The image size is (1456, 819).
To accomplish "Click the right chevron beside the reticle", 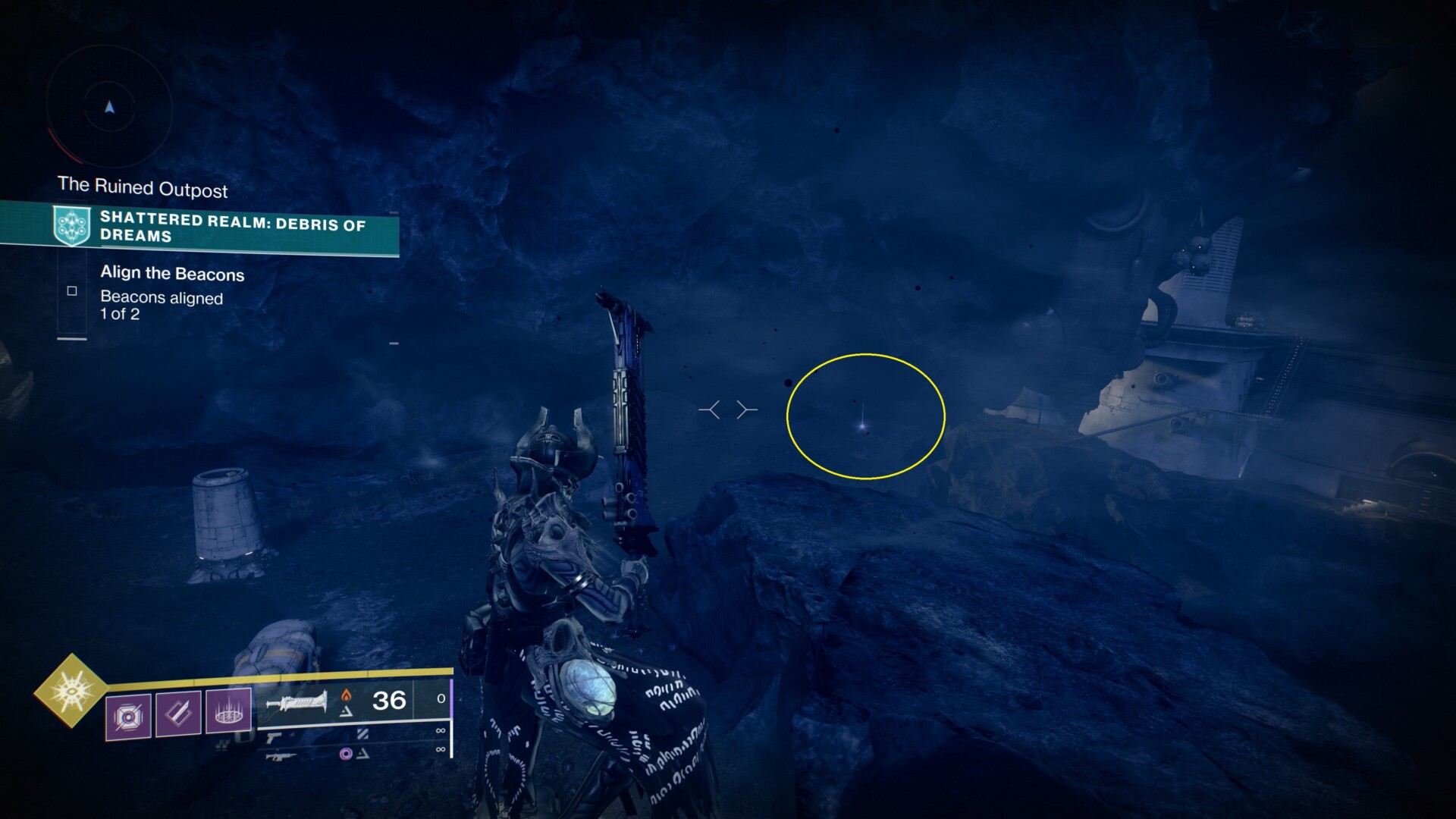I will point(745,409).
